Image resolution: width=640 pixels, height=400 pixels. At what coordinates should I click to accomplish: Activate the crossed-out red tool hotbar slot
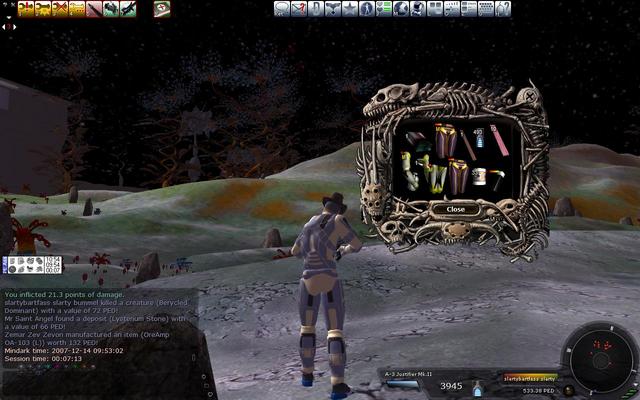coord(60,8)
